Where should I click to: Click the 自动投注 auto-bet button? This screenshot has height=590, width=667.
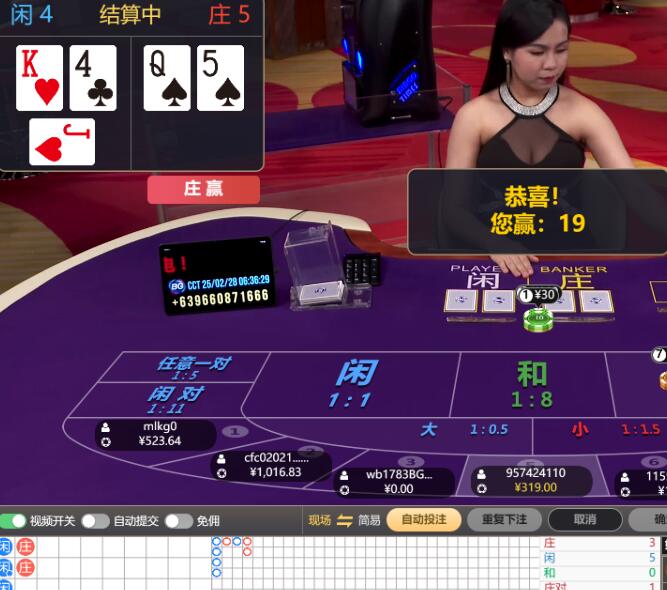tap(423, 520)
